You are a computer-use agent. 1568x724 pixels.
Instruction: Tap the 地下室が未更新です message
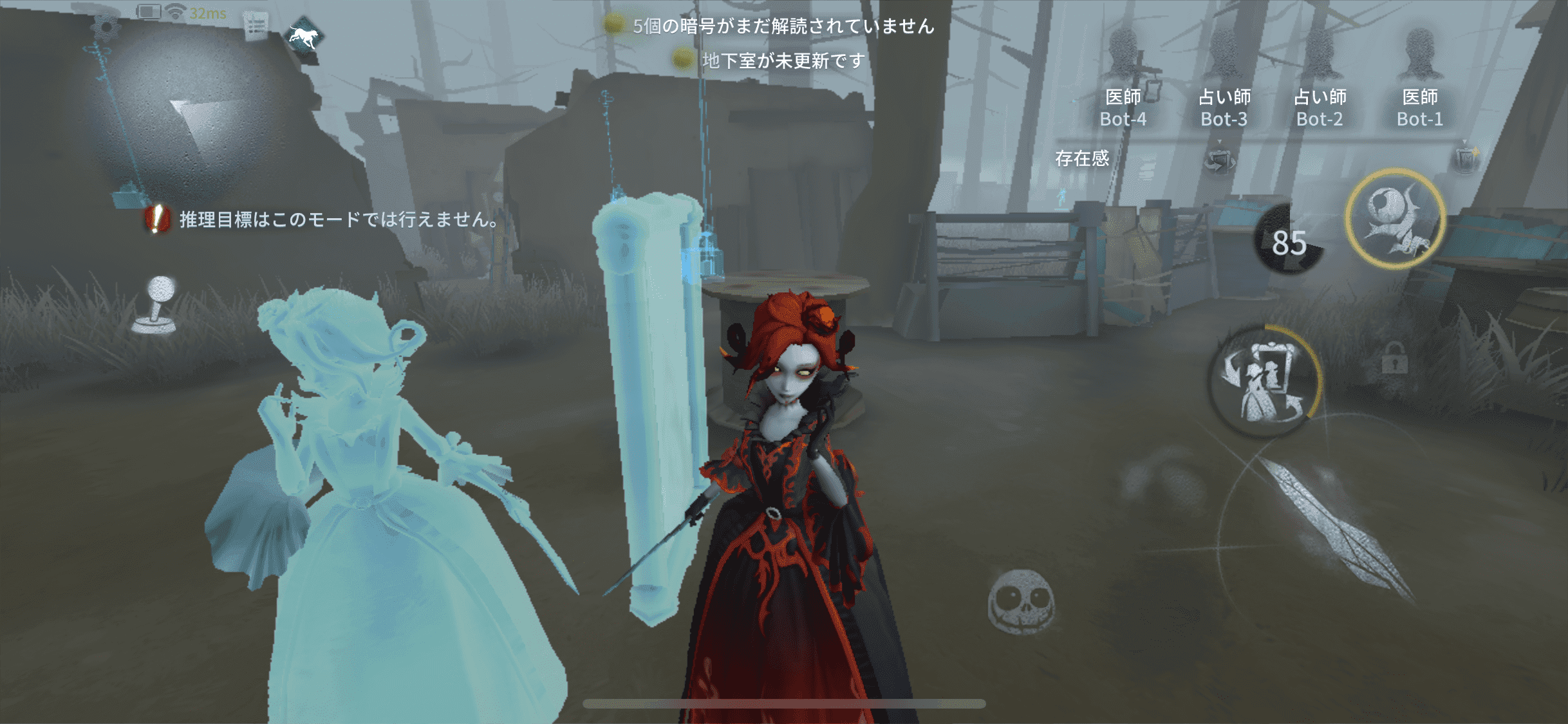click(x=782, y=63)
